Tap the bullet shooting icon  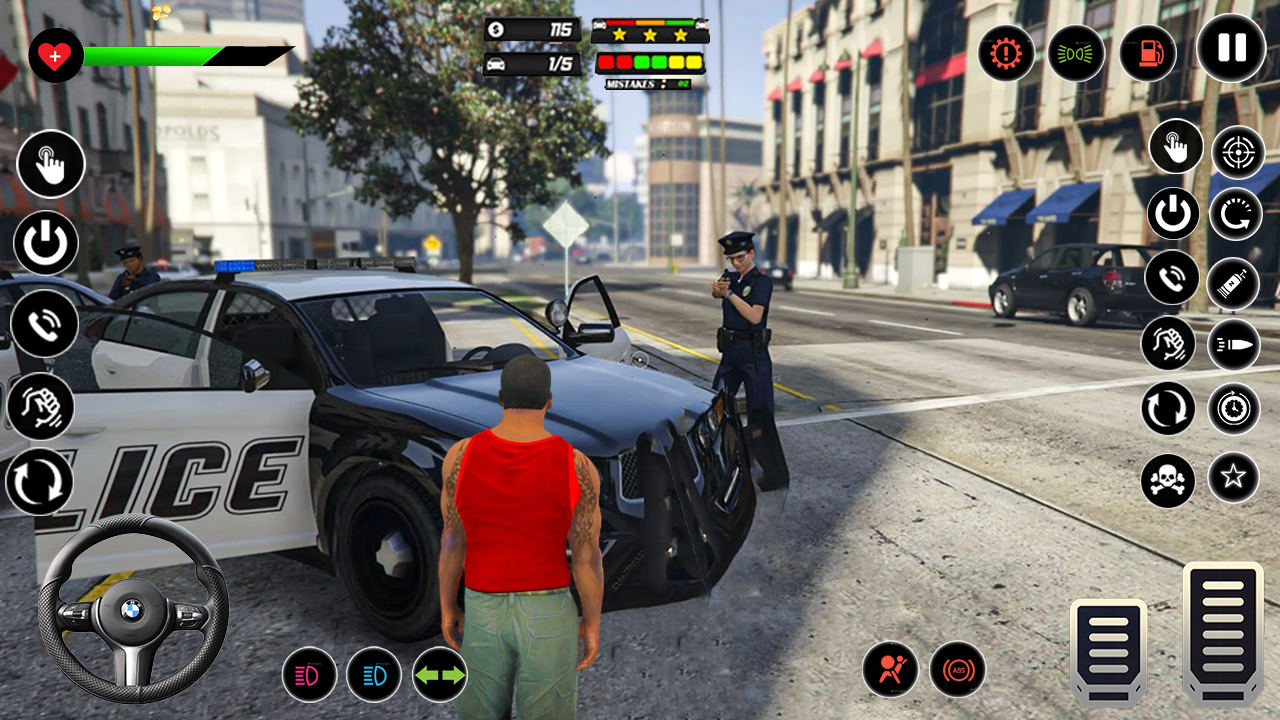(x=1235, y=343)
